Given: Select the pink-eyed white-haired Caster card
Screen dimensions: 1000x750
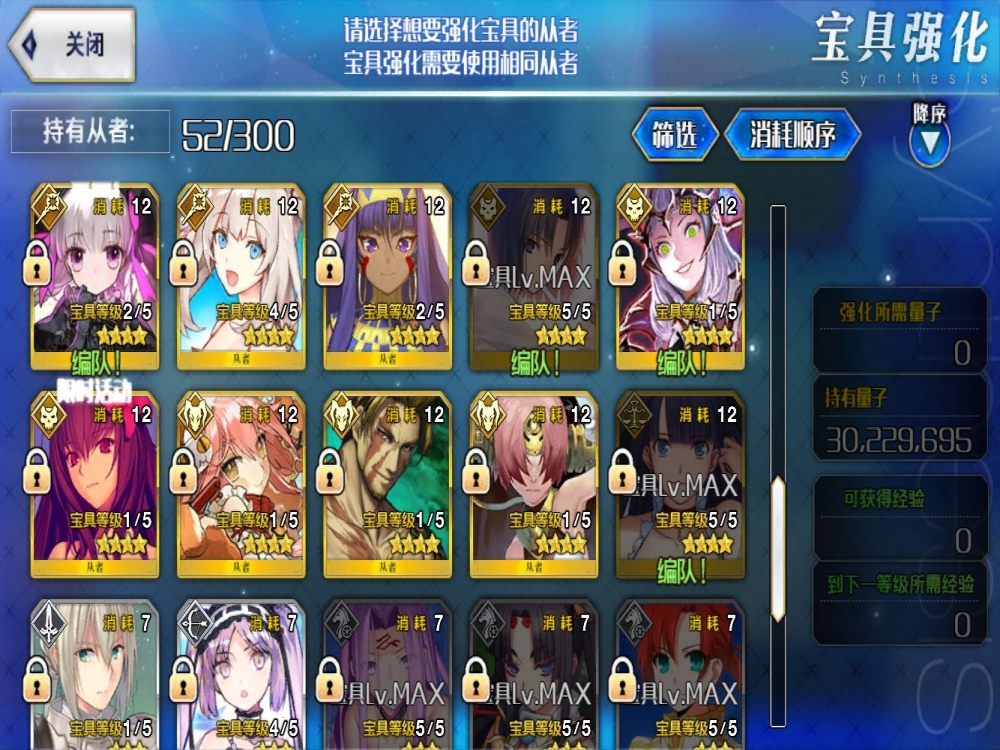Looking at the screenshot, I should tap(94, 275).
